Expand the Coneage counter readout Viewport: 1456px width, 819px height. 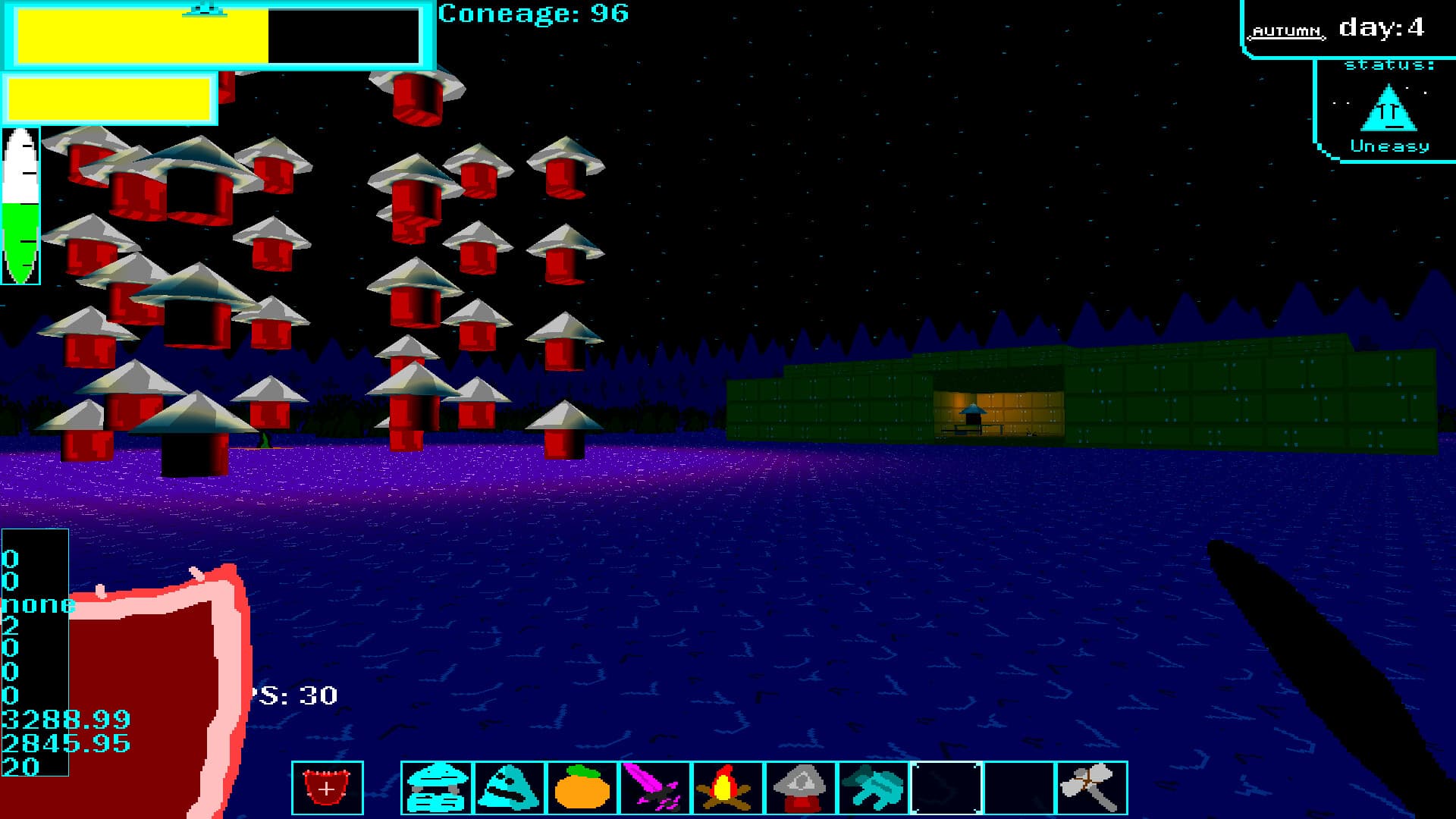point(535,14)
